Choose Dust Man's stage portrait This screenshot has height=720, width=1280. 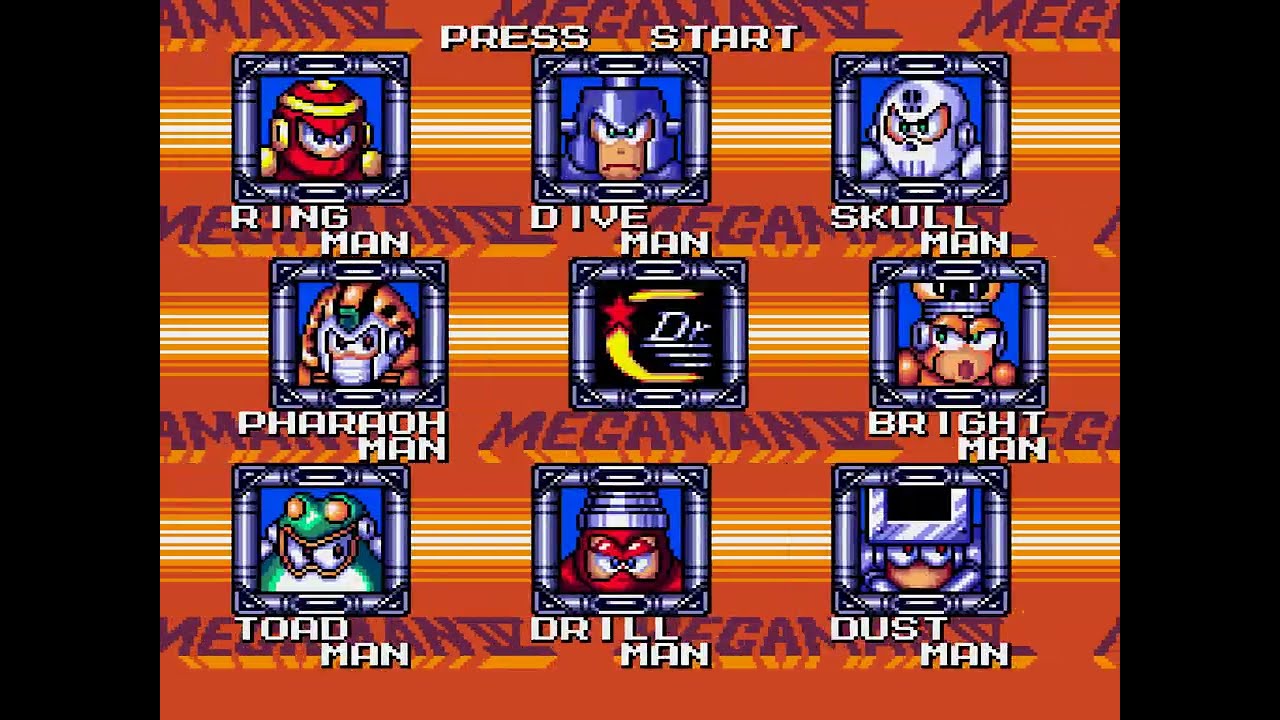pyautogui.click(x=921, y=540)
